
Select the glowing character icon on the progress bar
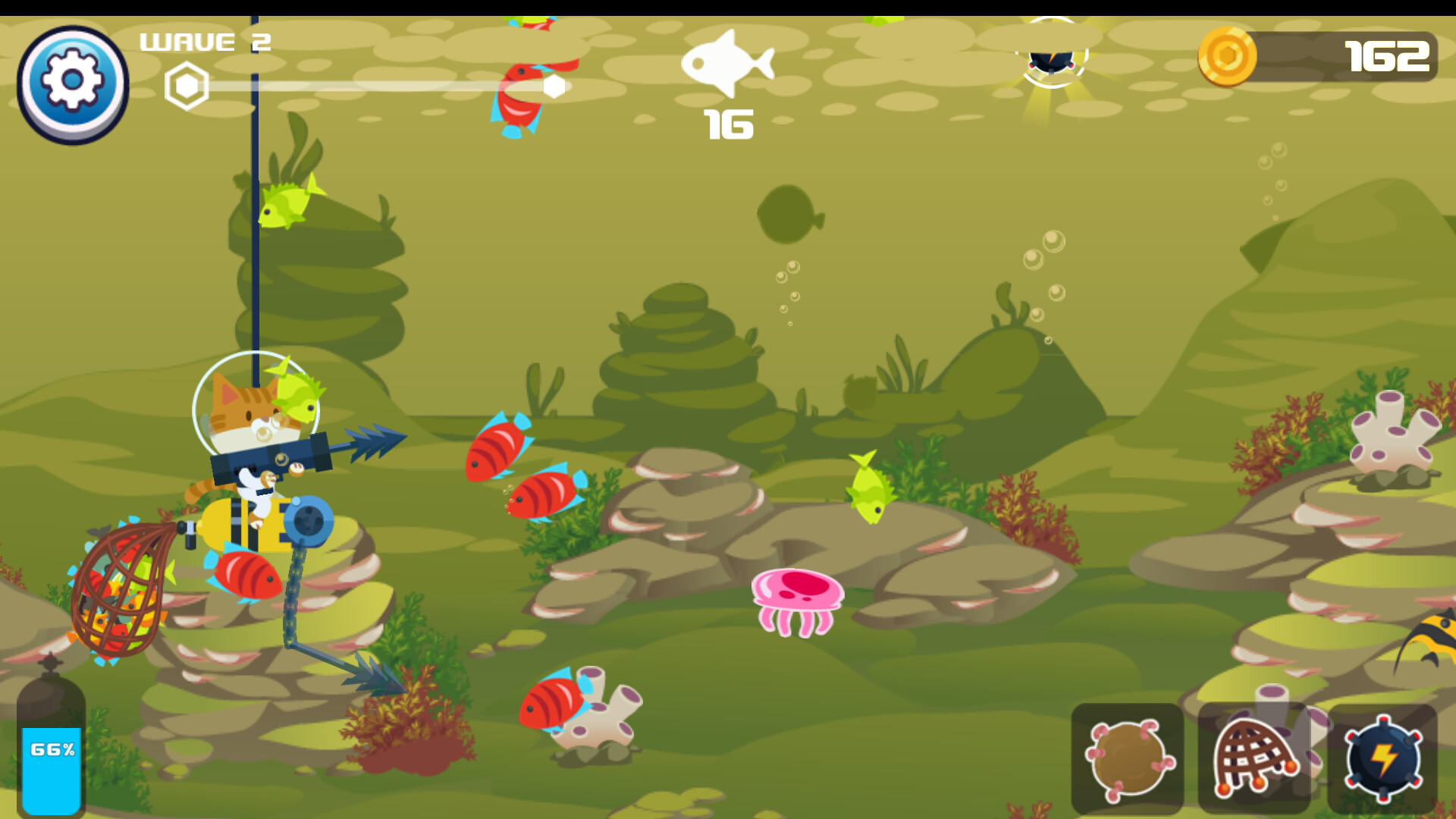click(x=1050, y=61)
